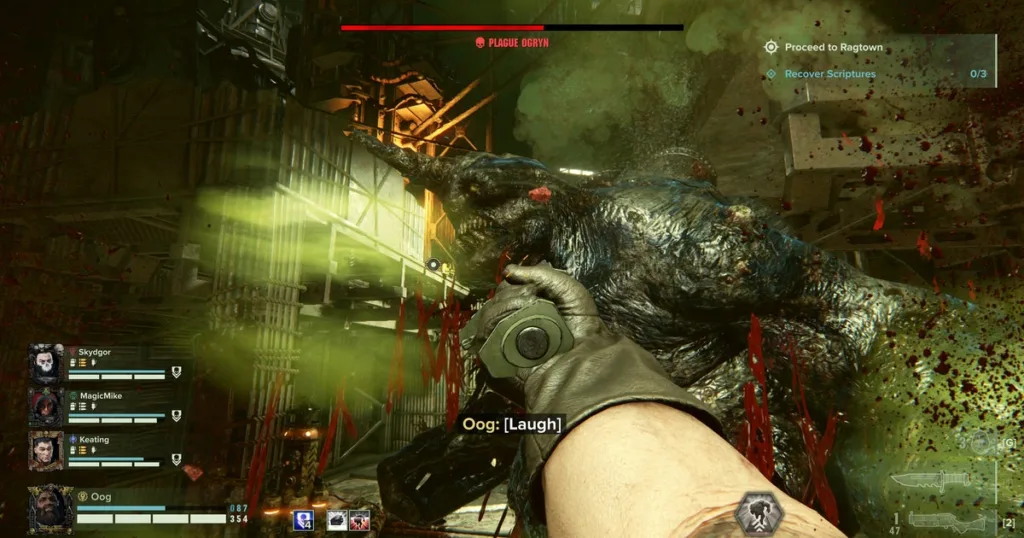1024x538 pixels.
Task: Select MagicMike's hooded portrait
Action: coord(46,406)
